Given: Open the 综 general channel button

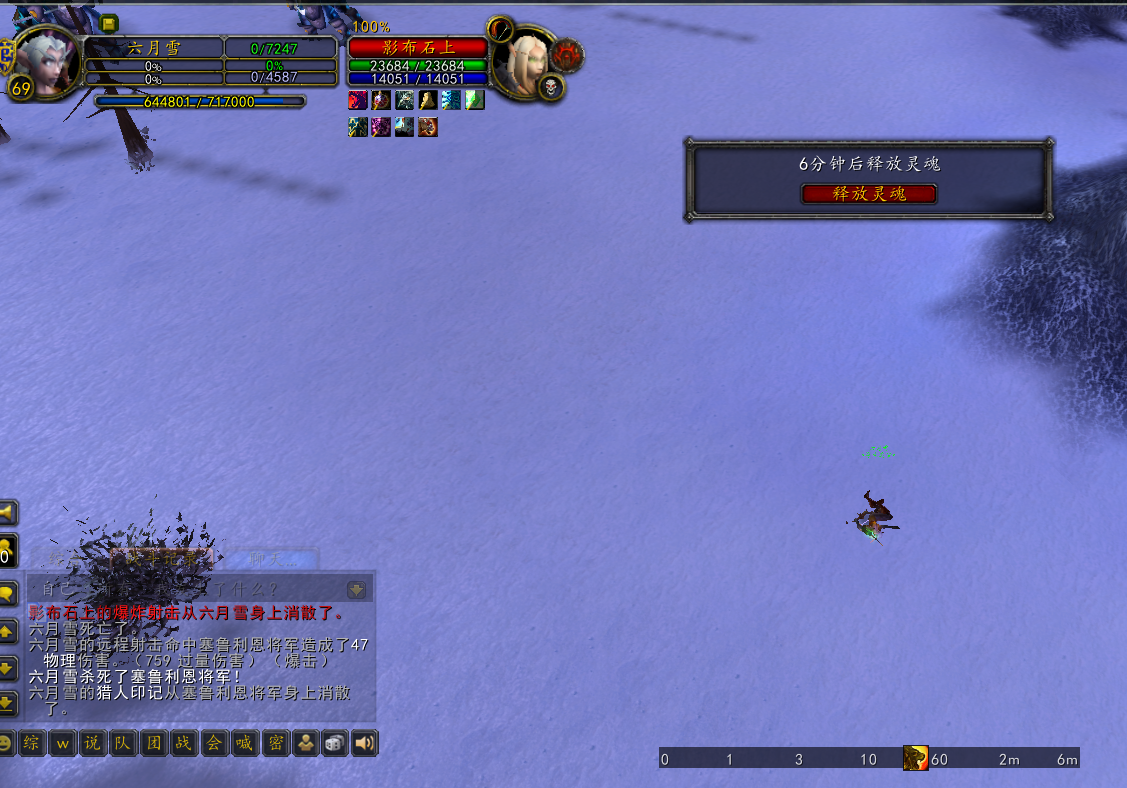Looking at the screenshot, I should click(x=33, y=743).
